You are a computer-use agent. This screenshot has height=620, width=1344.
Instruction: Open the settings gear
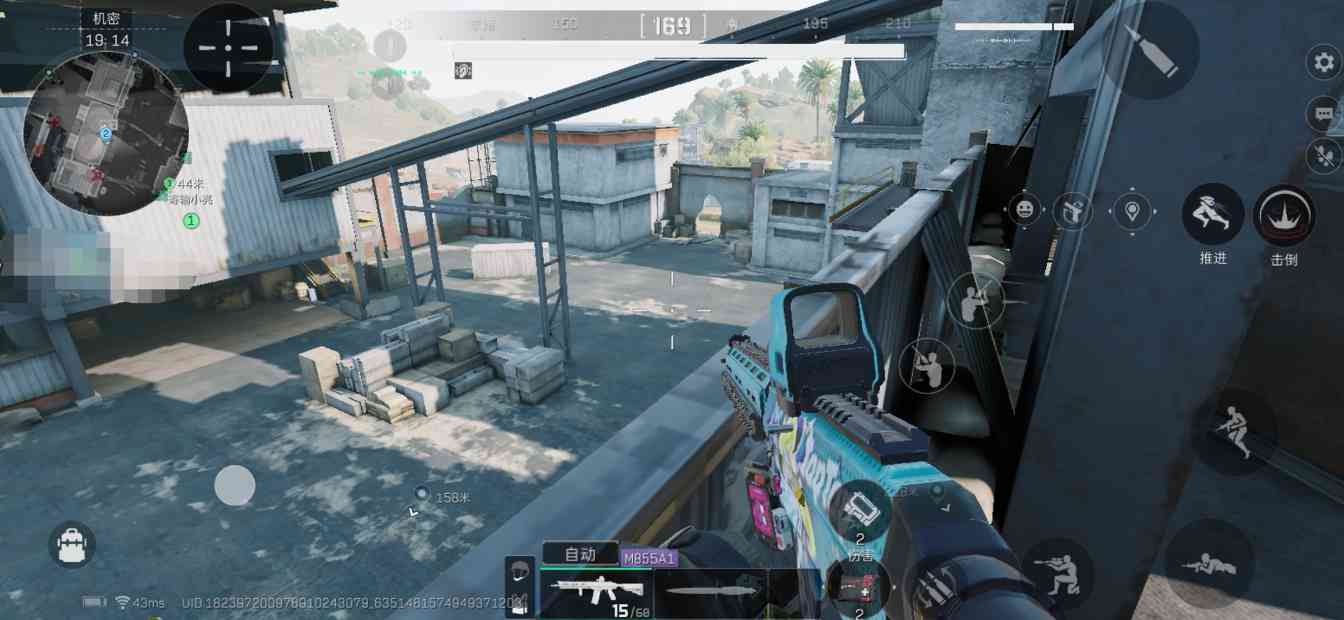1323,62
